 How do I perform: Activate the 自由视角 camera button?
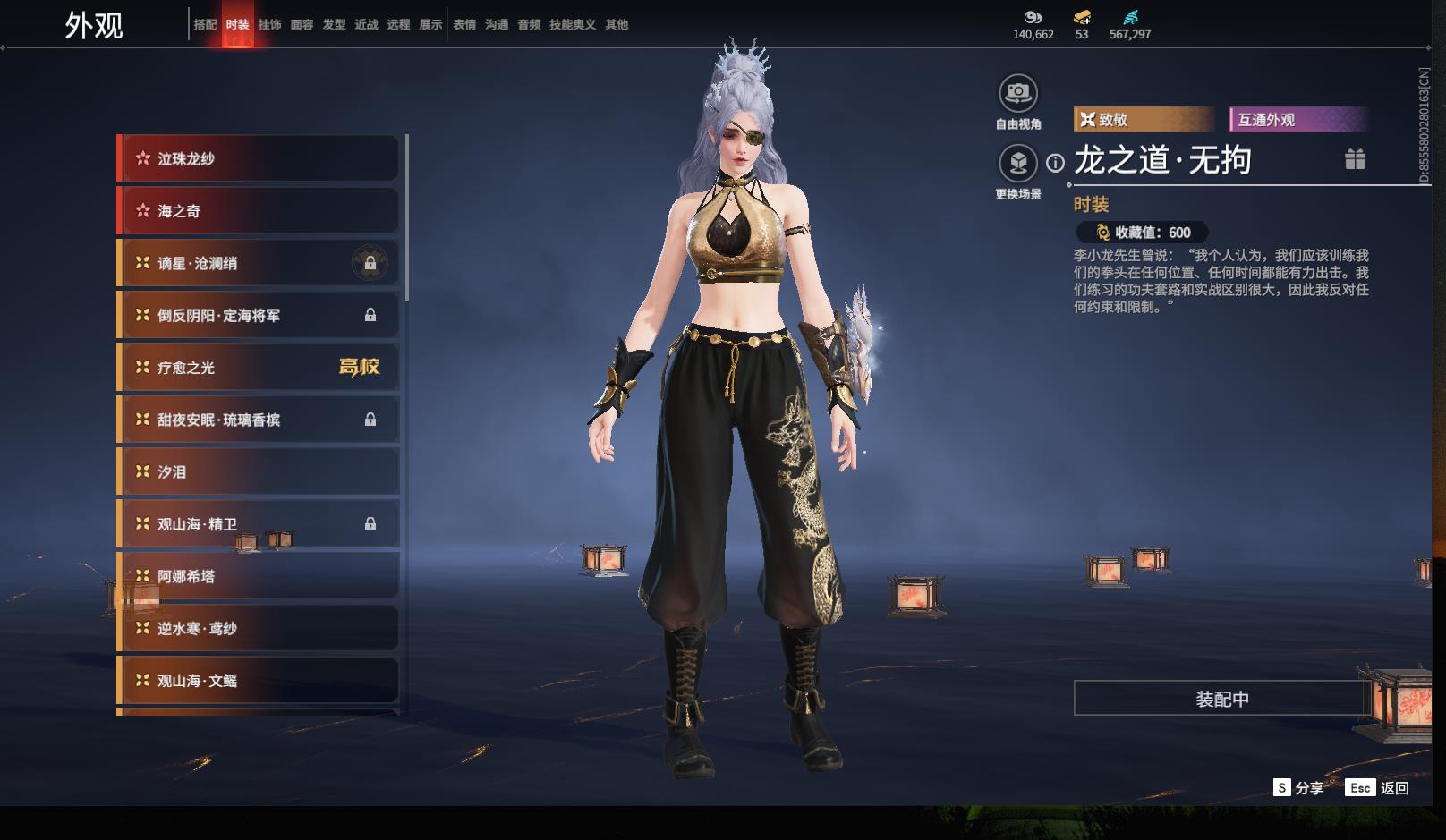coord(1017,93)
